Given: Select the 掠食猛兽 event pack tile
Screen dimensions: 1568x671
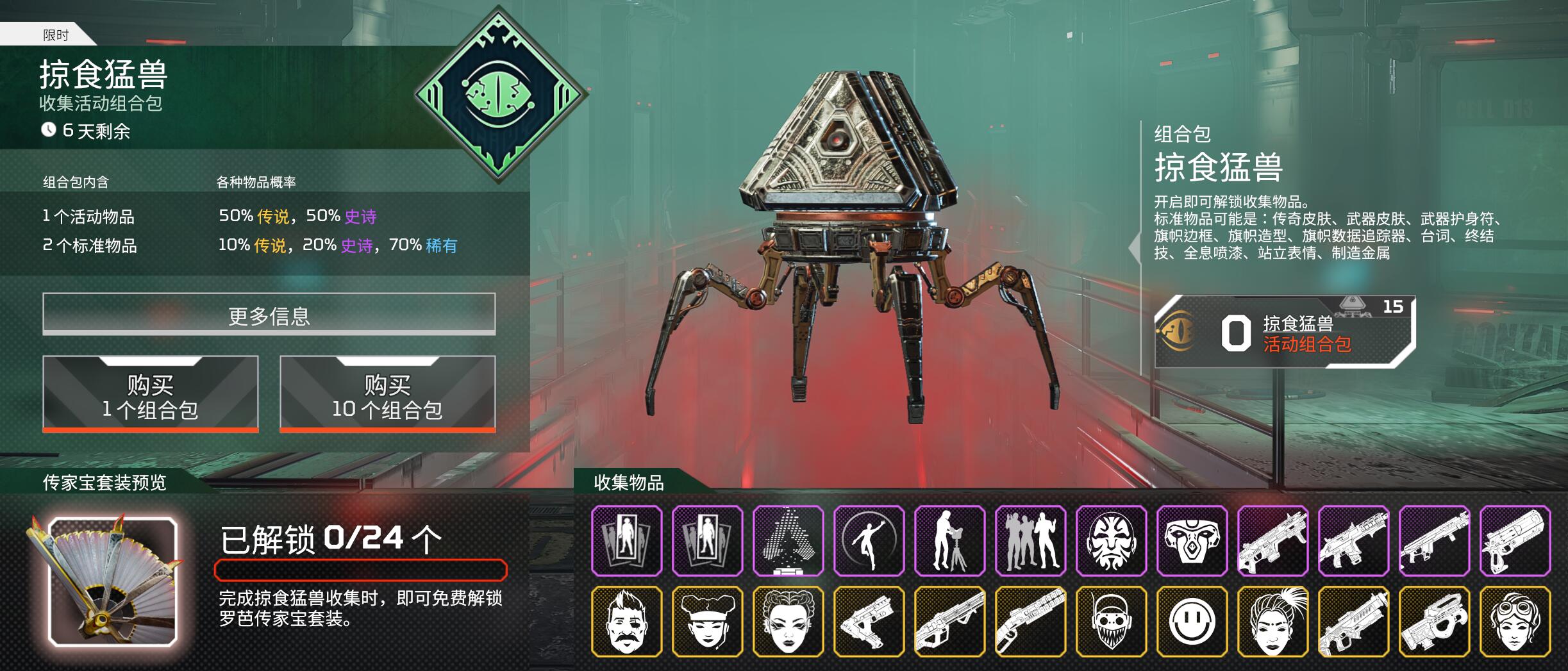Looking at the screenshot, I should tap(1284, 332).
